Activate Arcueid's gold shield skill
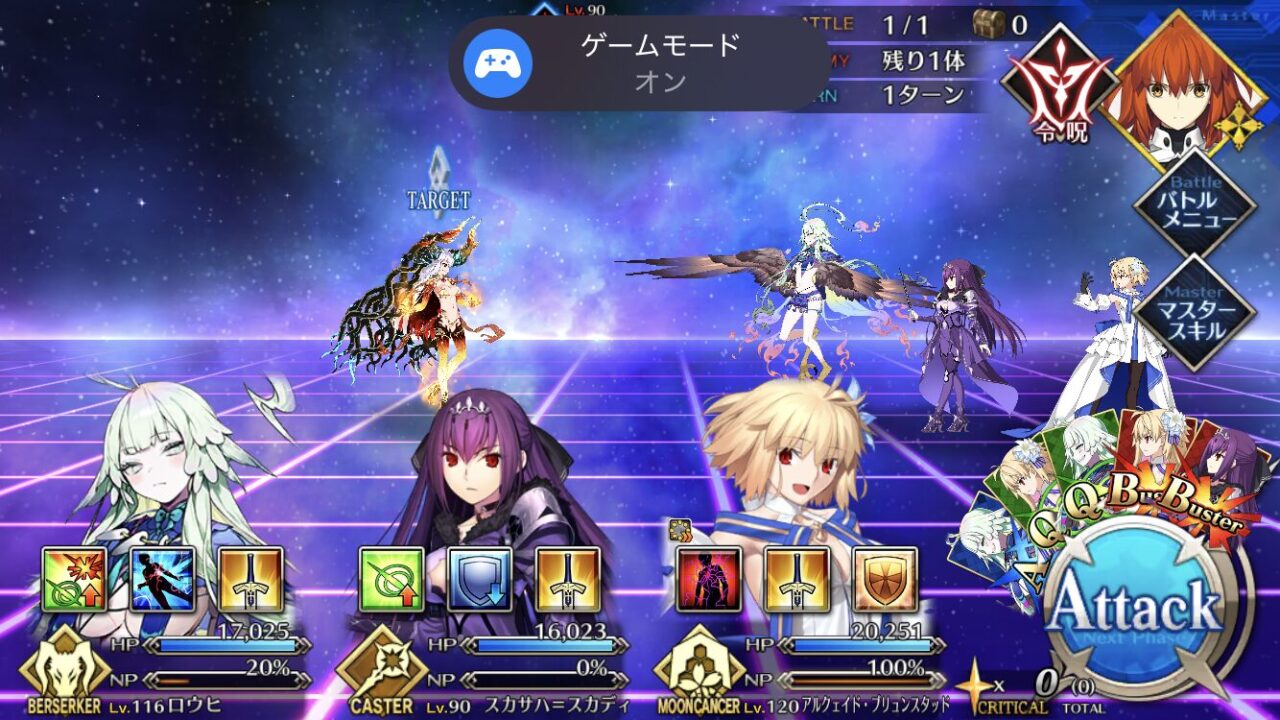This screenshot has width=1280, height=720. (885, 579)
